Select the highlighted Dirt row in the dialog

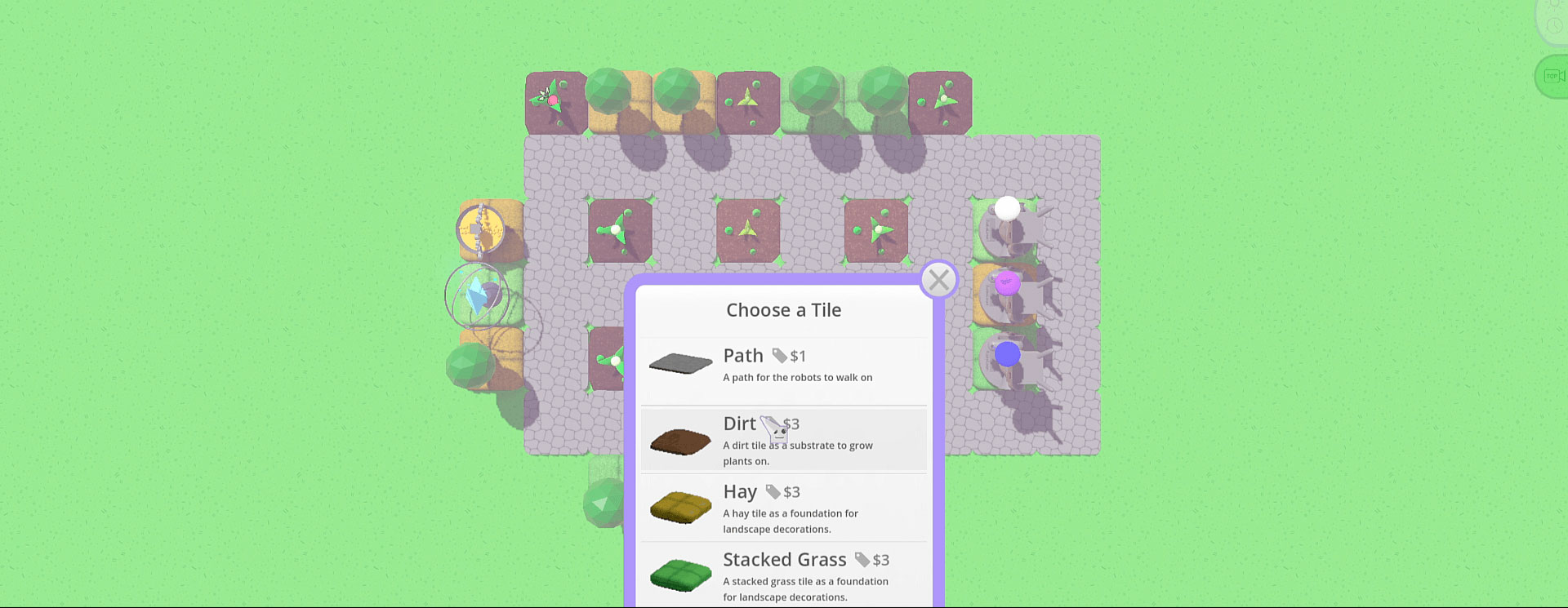784,439
